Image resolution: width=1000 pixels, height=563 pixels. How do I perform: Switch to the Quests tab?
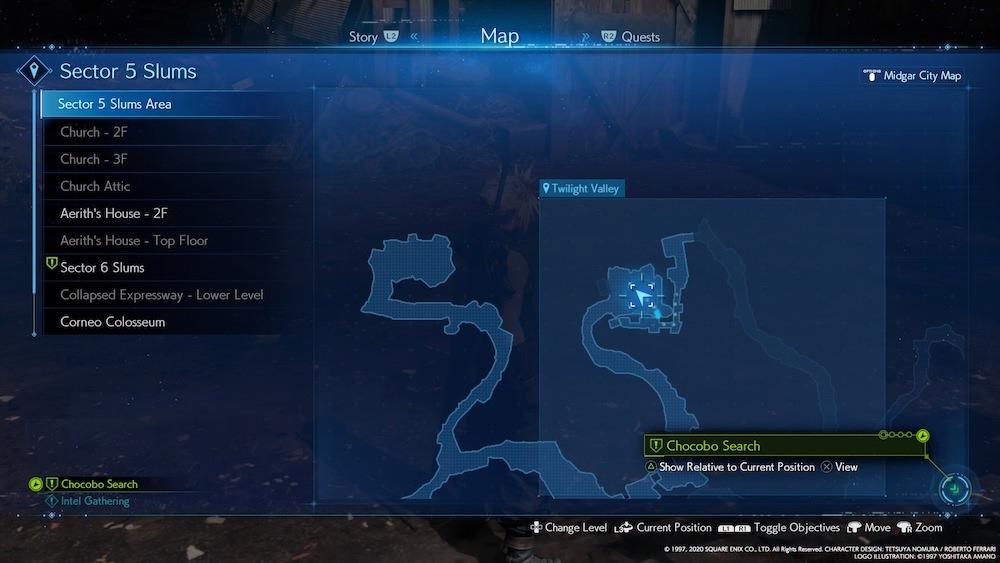(x=640, y=37)
